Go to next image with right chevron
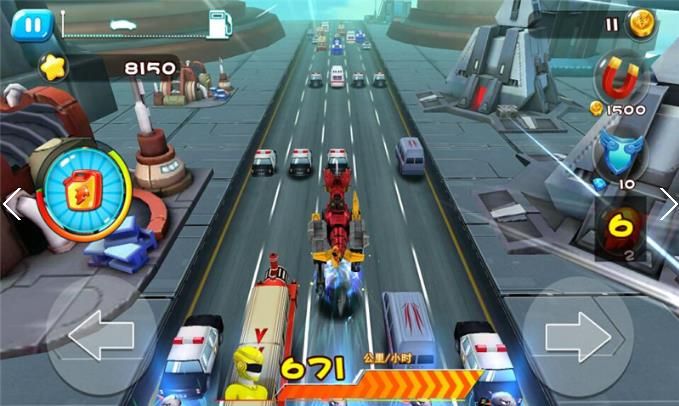This screenshot has height=406, width=679. click(667, 204)
